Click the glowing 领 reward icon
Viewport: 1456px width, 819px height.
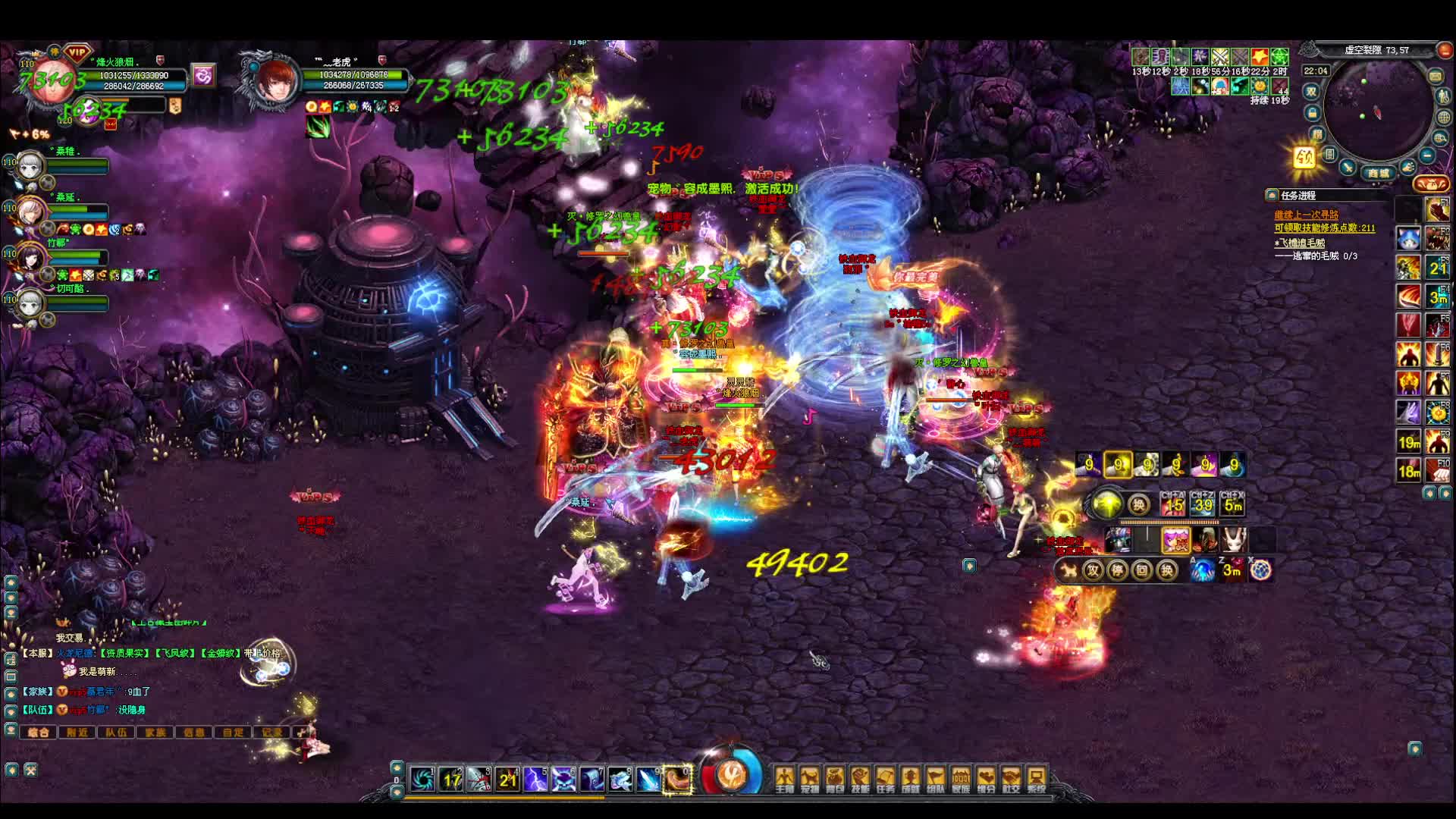coord(1304,158)
